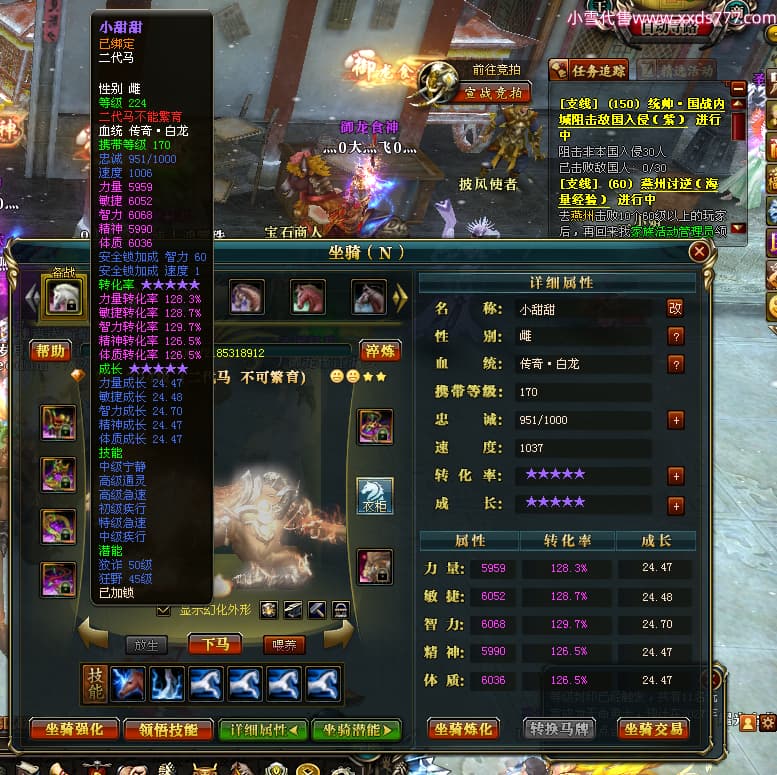The height and width of the screenshot is (775, 777).
Task: Open the 领悟技能 learn skill panel
Action: tap(167, 729)
